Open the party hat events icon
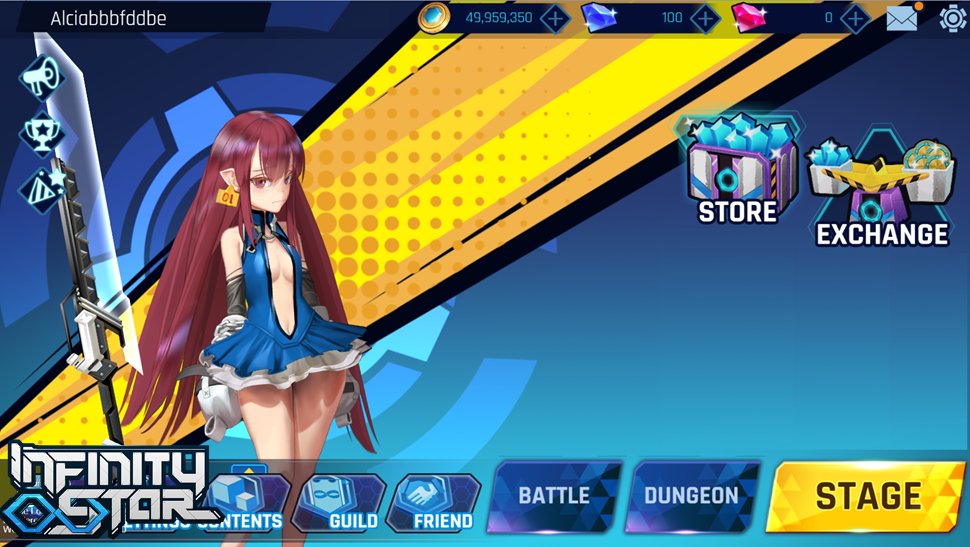Viewport: 970px width, 547px height. coord(41,186)
